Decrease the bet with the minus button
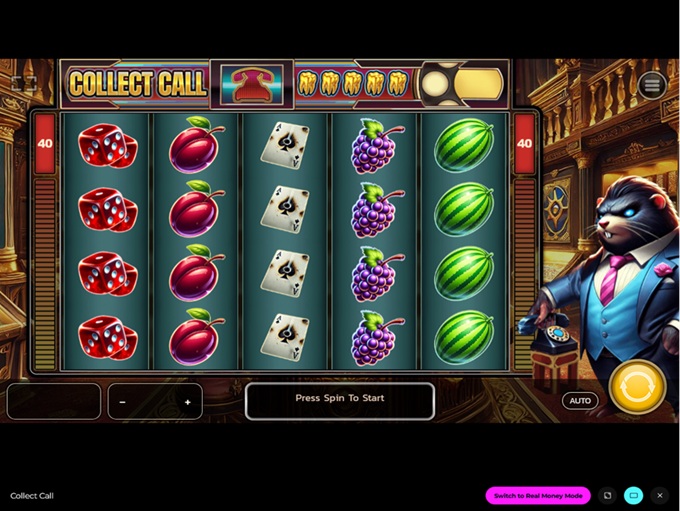 [123, 402]
